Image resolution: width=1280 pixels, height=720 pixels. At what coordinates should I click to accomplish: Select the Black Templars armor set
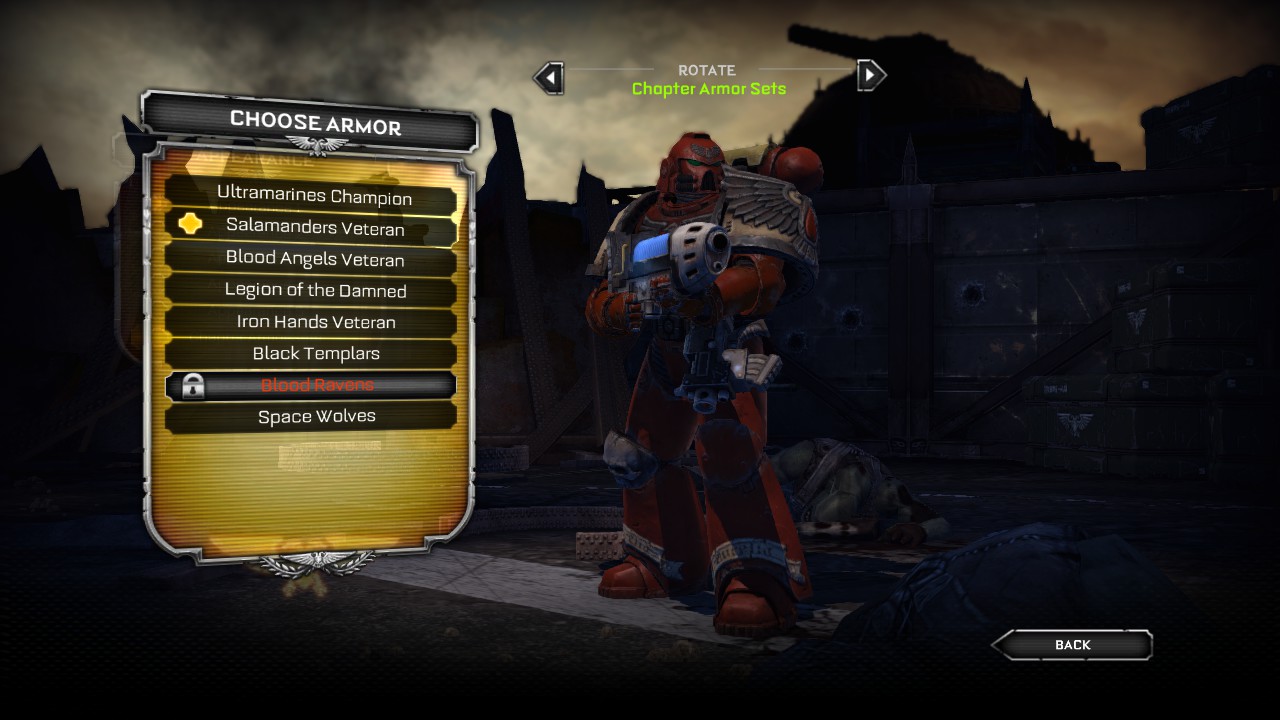click(x=314, y=353)
